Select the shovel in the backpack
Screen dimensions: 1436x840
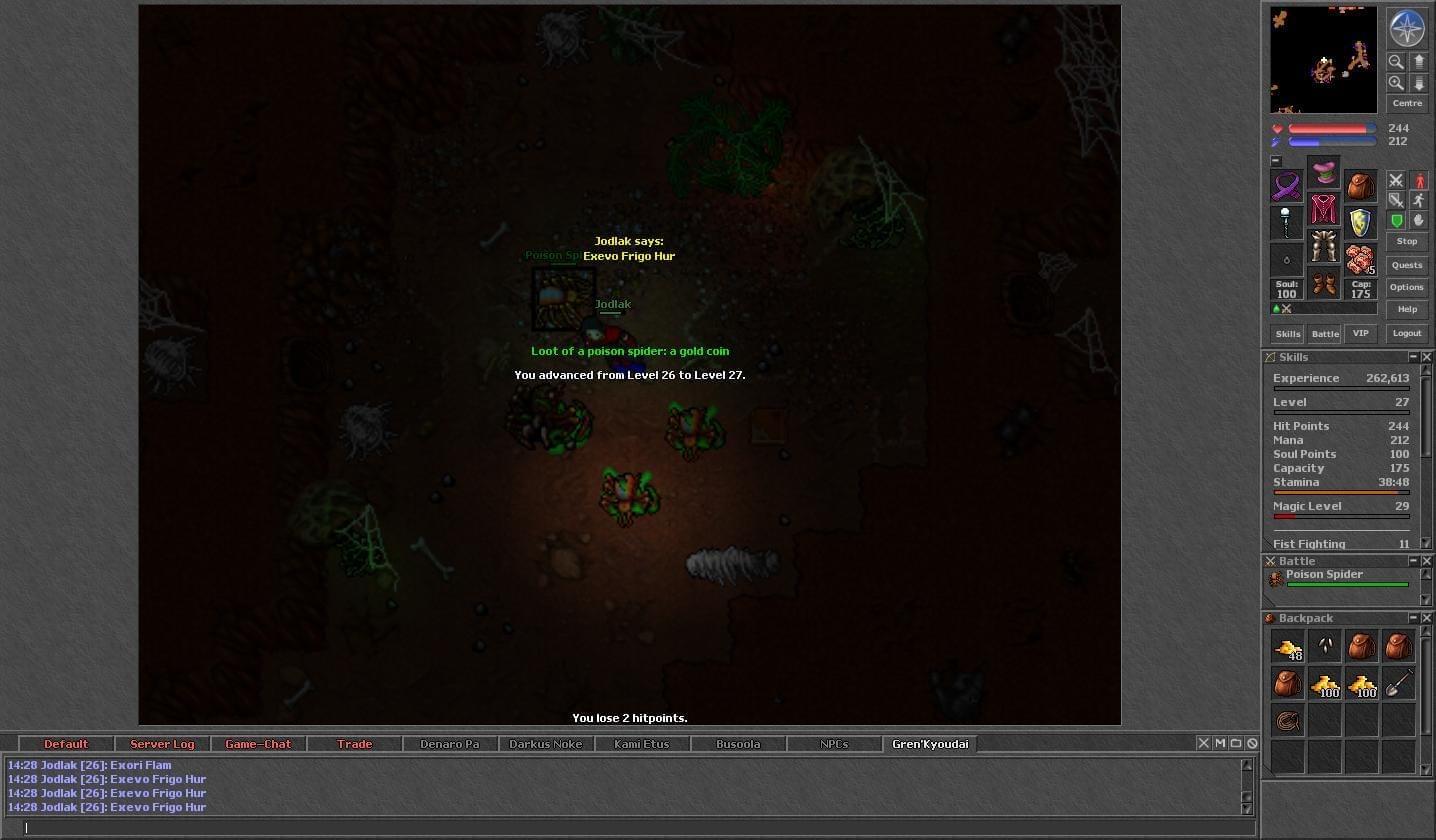[1398, 683]
